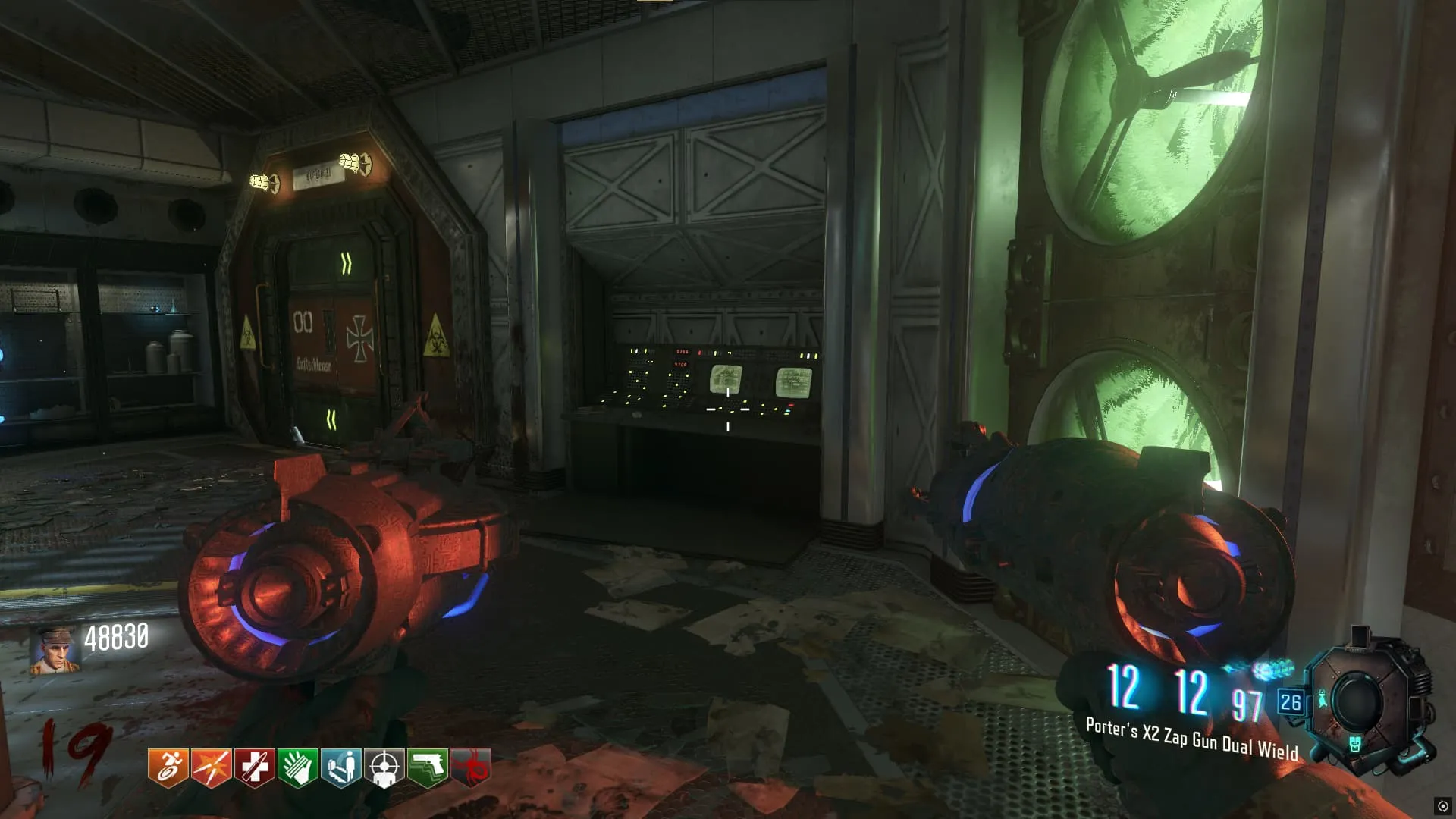The height and width of the screenshot is (819, 1456).
Task: Click the orange explosion streak perk icon
Action: [x=211, y=767]
